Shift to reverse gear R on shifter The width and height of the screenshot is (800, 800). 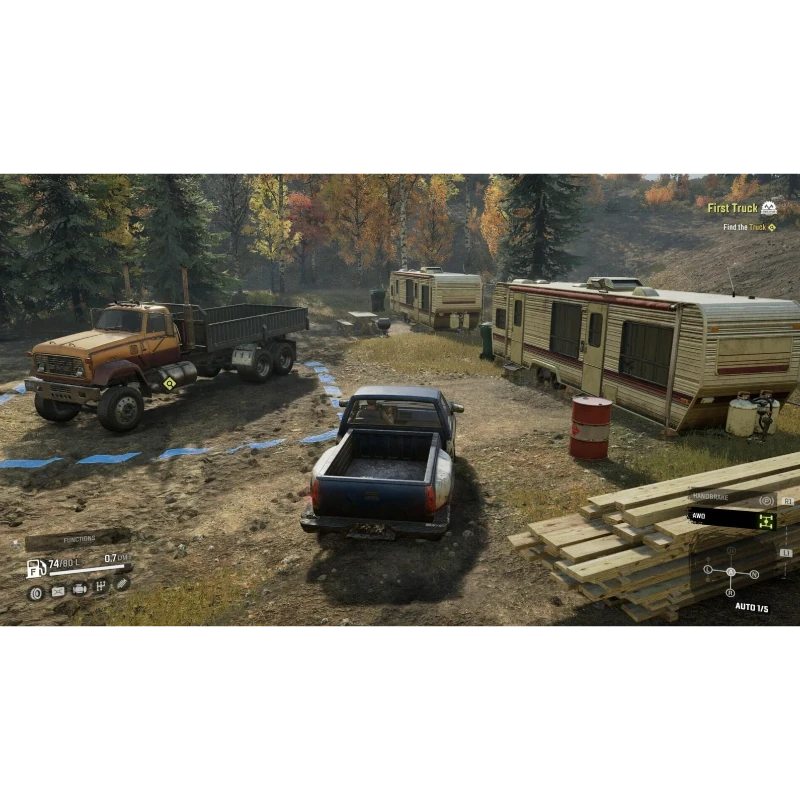[730, 593]
